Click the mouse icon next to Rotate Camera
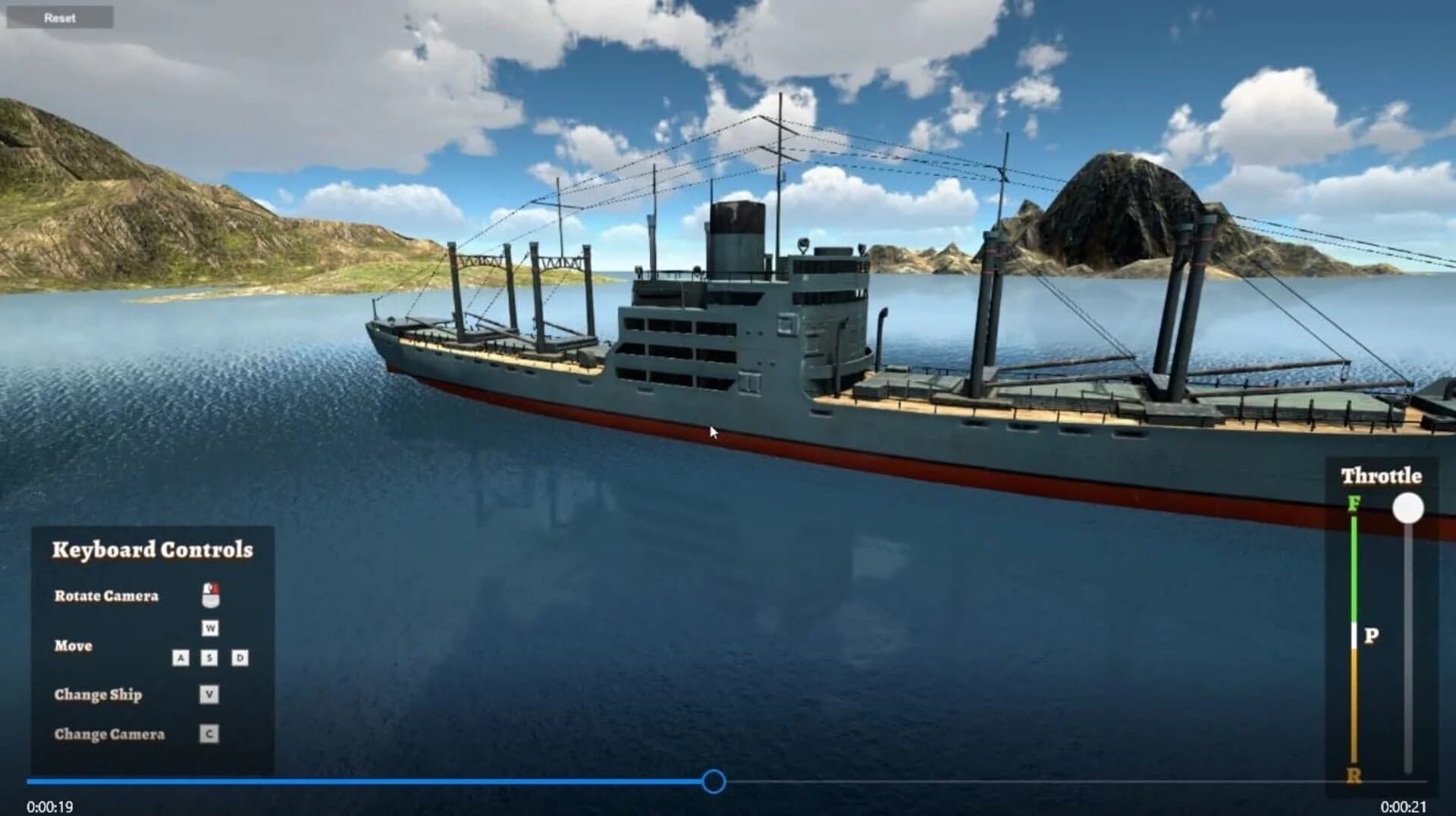The height and width of the screenshot is (816, 1456). [x=212, y=594]
